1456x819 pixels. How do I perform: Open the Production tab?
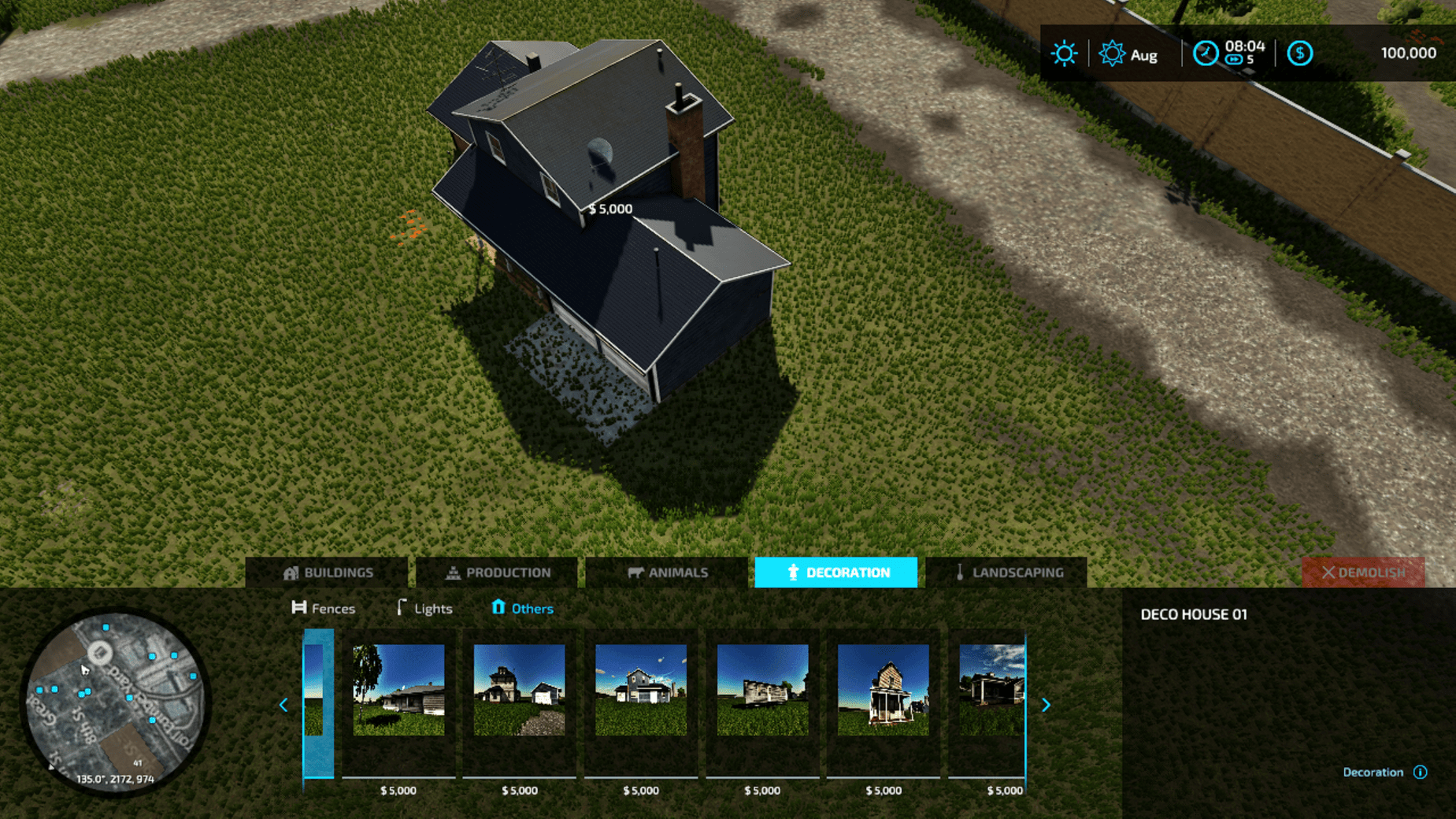[x=498, y=573]
